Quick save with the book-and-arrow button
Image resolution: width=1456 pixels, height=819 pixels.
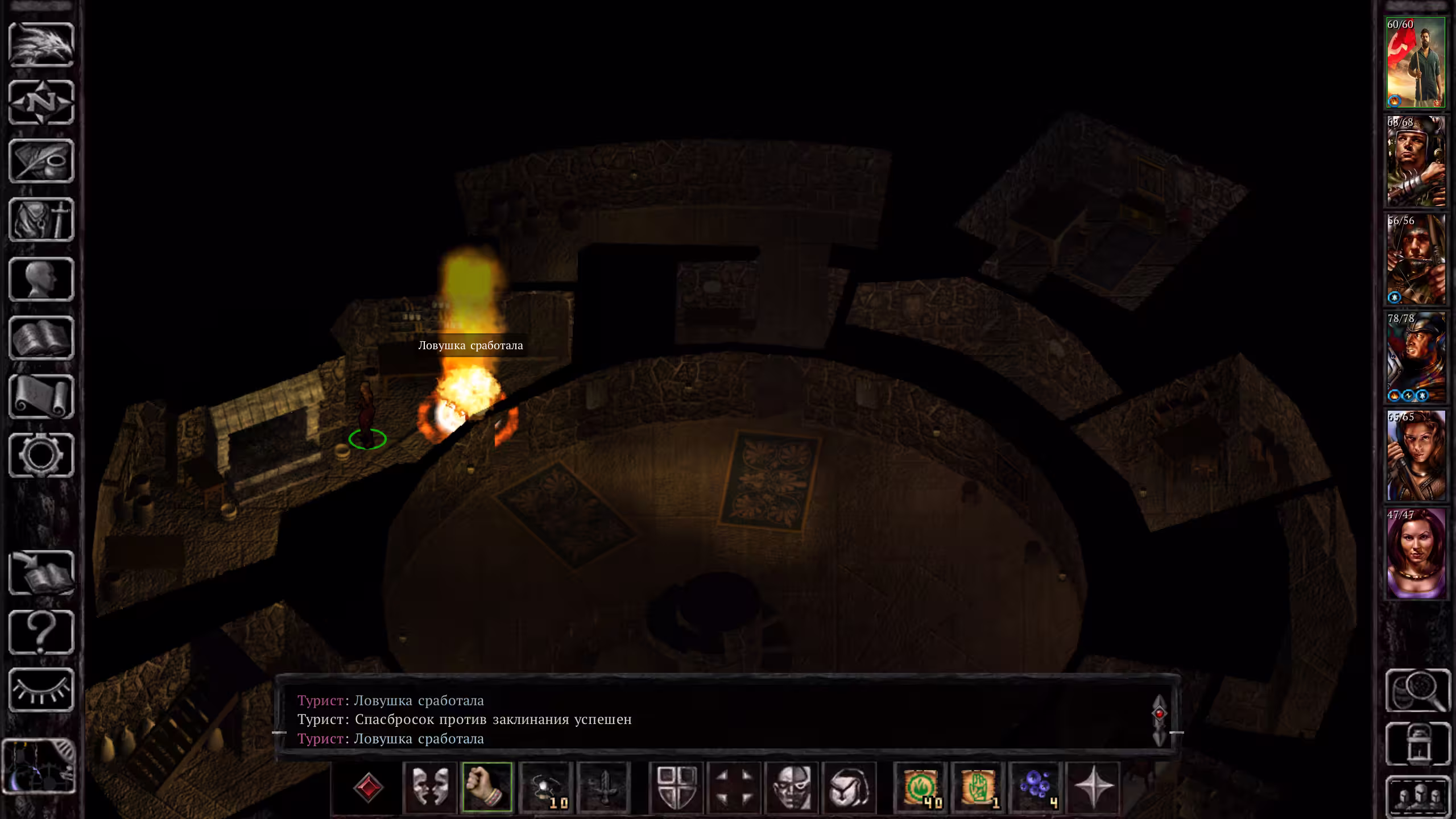click(42, 573)
